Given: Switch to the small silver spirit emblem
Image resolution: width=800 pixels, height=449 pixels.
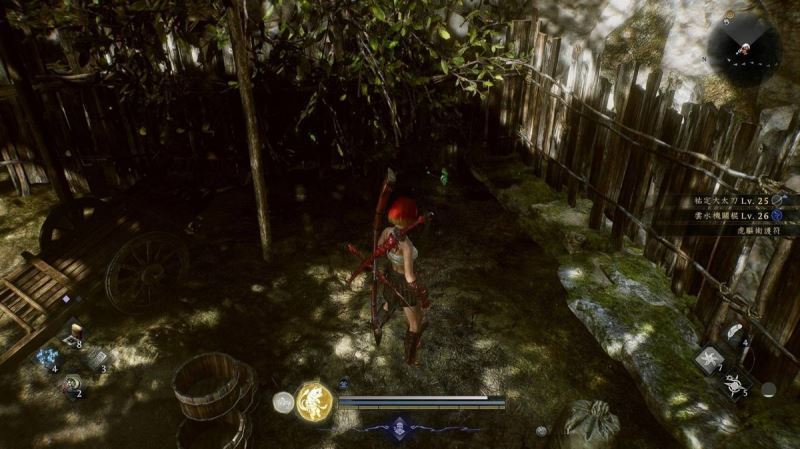Looking at the screenshot, I should point(283,402).
